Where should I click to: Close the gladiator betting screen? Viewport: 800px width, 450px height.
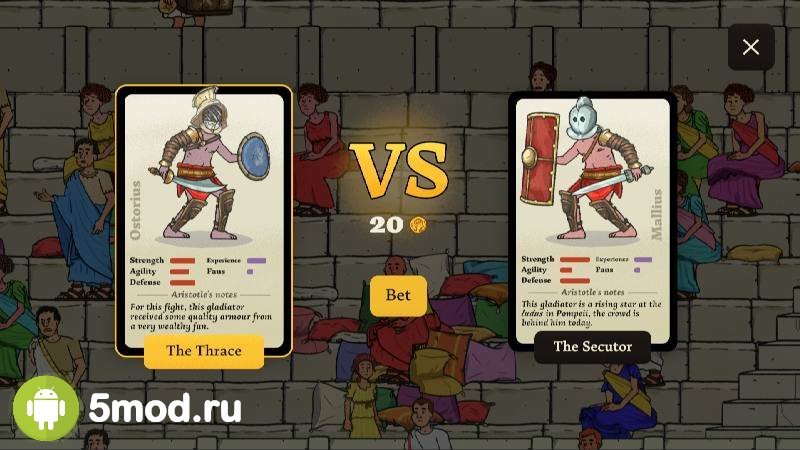coord(751,47)
